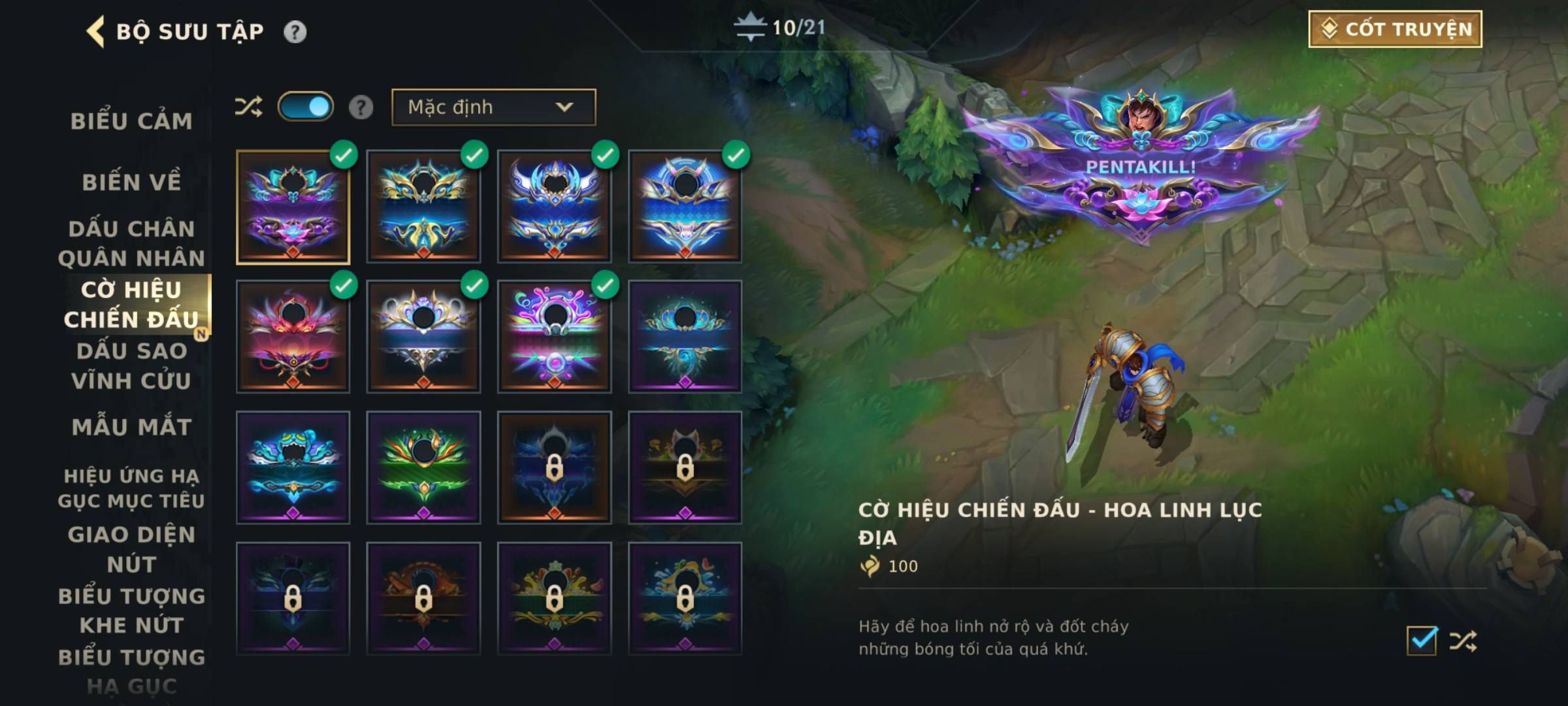Select the Giao Diện Nút category
Screen dimensions: 1568x706
[x=131, y=549]
